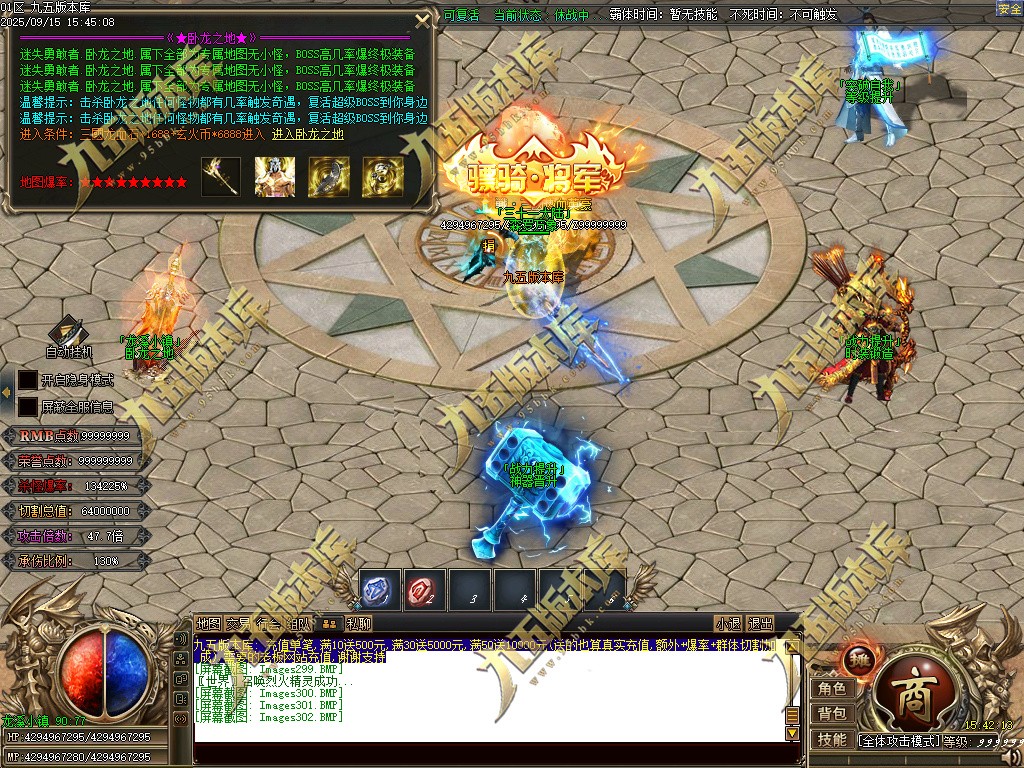Use the red stone hotbar item

pos(425,591)
